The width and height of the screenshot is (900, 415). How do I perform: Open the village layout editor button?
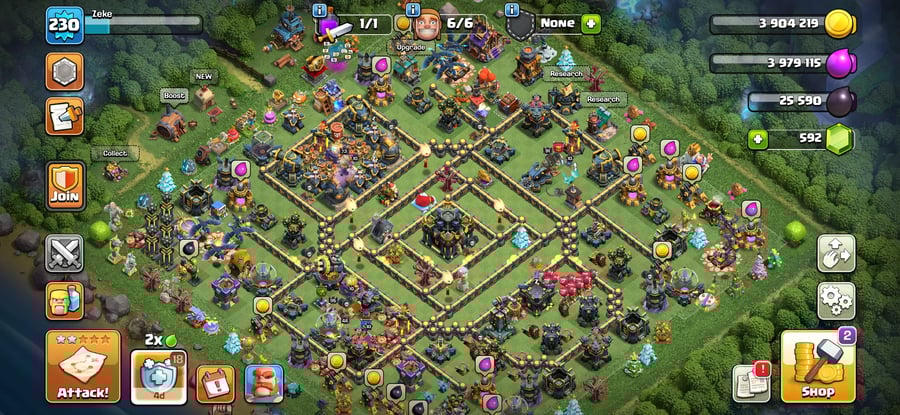836,254
